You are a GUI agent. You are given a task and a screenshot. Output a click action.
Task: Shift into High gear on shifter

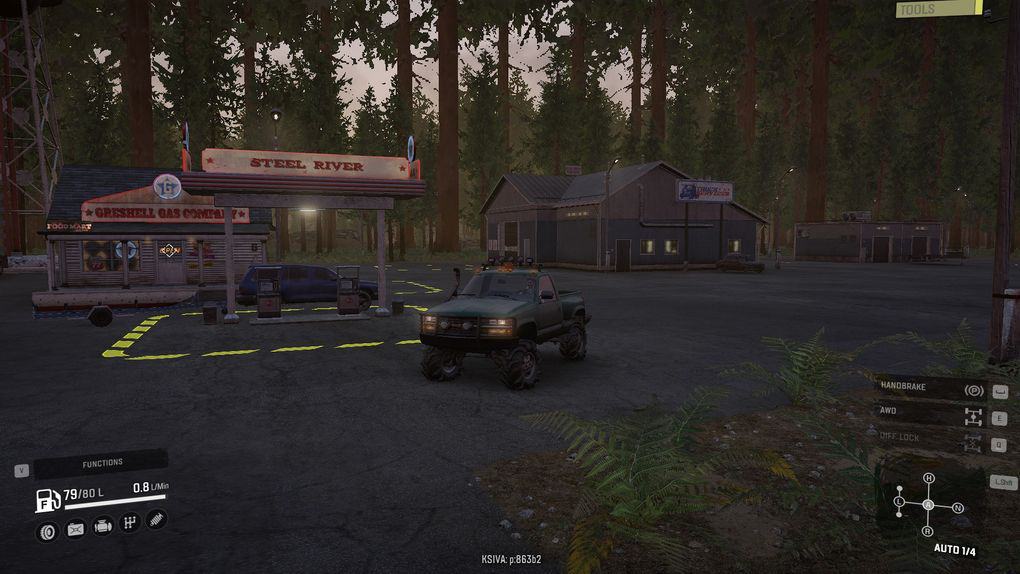pos(928,478)
